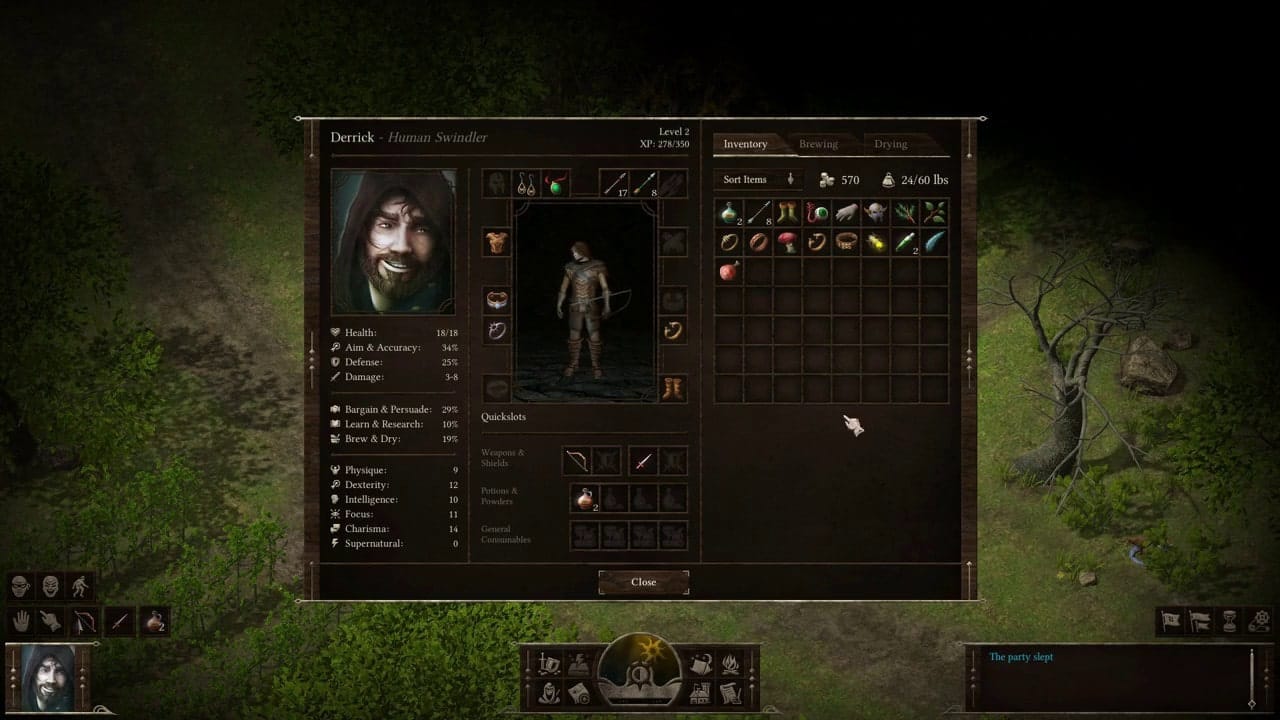The height and width of the screenshot is (720, 1280).
Task: Select the equipped boots slot
Action: pyautogui.click(x=672, y=388)
